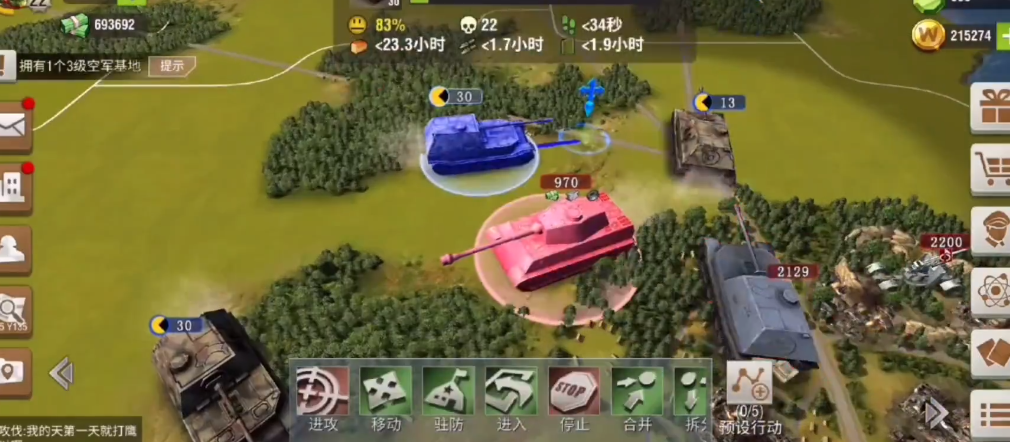
Task: Select the 进入 enter command
Action: coord(511,397)
